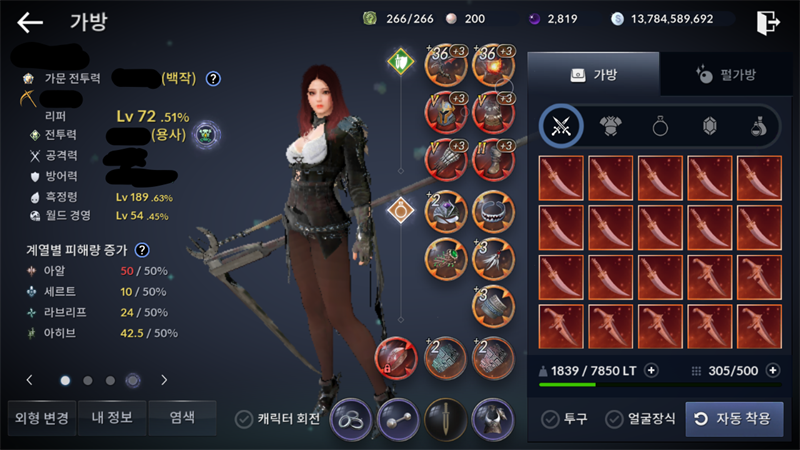The width and height of the screenshot is (800, 450).
Task: Click the 자동 착용 auto-equip button
Action: point(734,419)
